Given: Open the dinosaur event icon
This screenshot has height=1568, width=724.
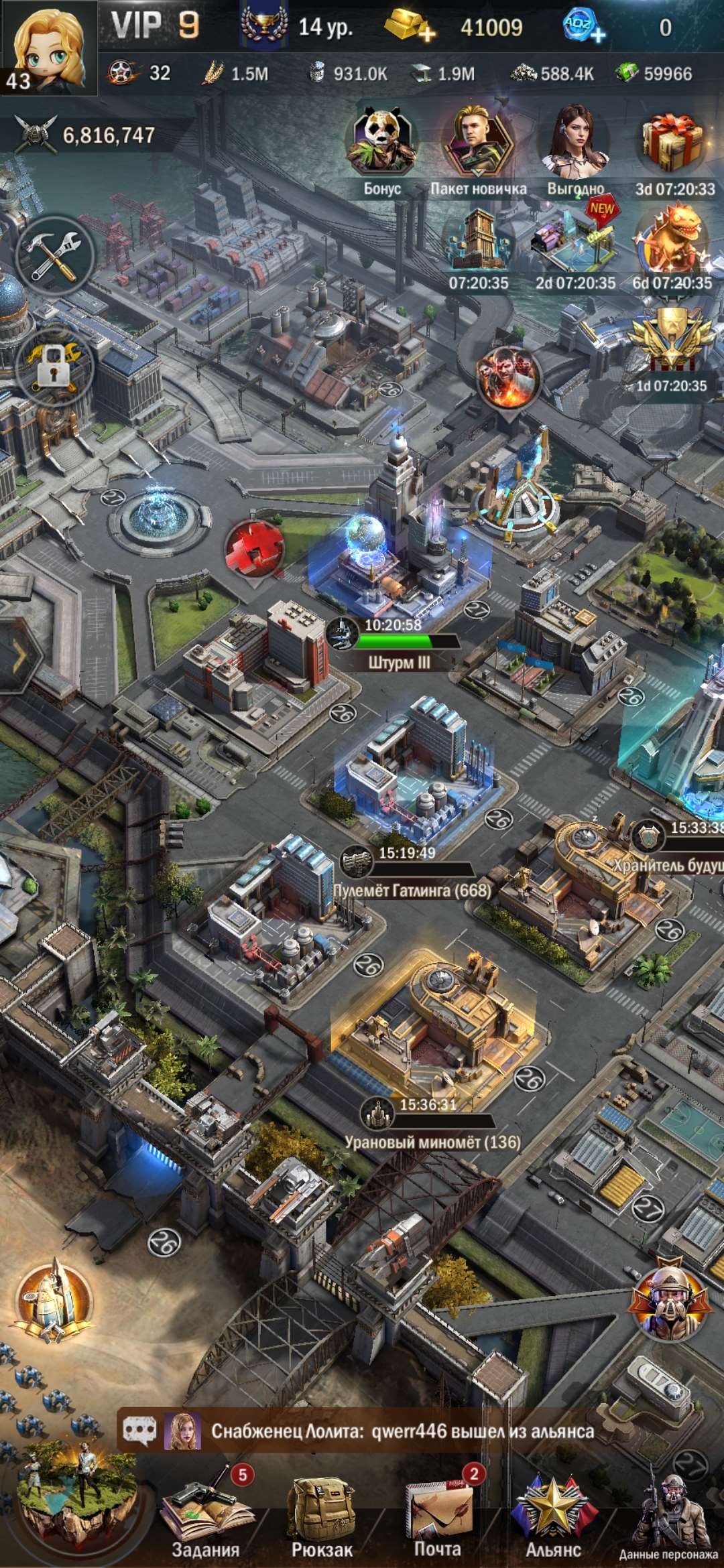Looking at the screenshot, I should 672,241.
